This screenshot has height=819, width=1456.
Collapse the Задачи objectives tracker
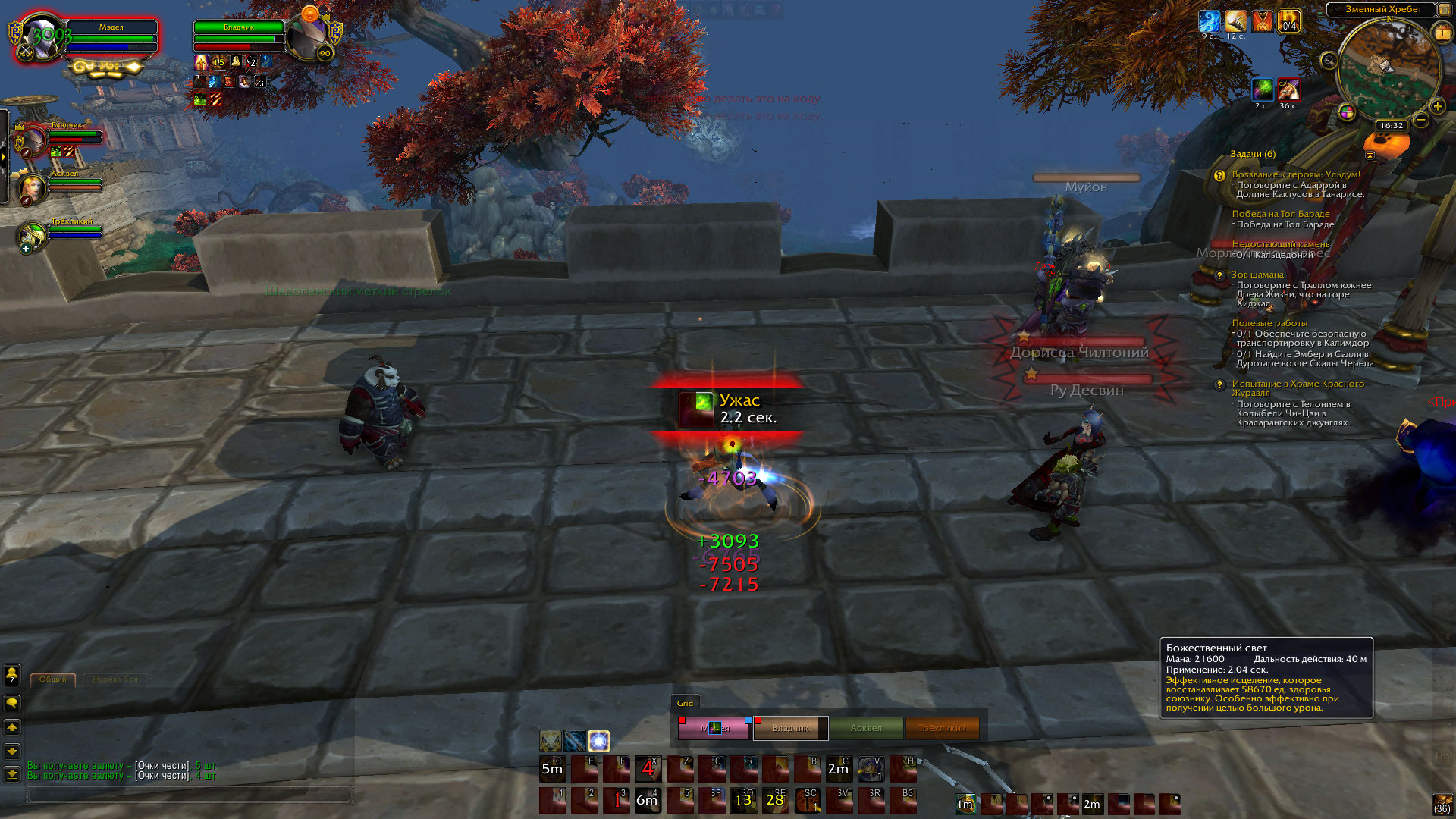point(1370,155)
